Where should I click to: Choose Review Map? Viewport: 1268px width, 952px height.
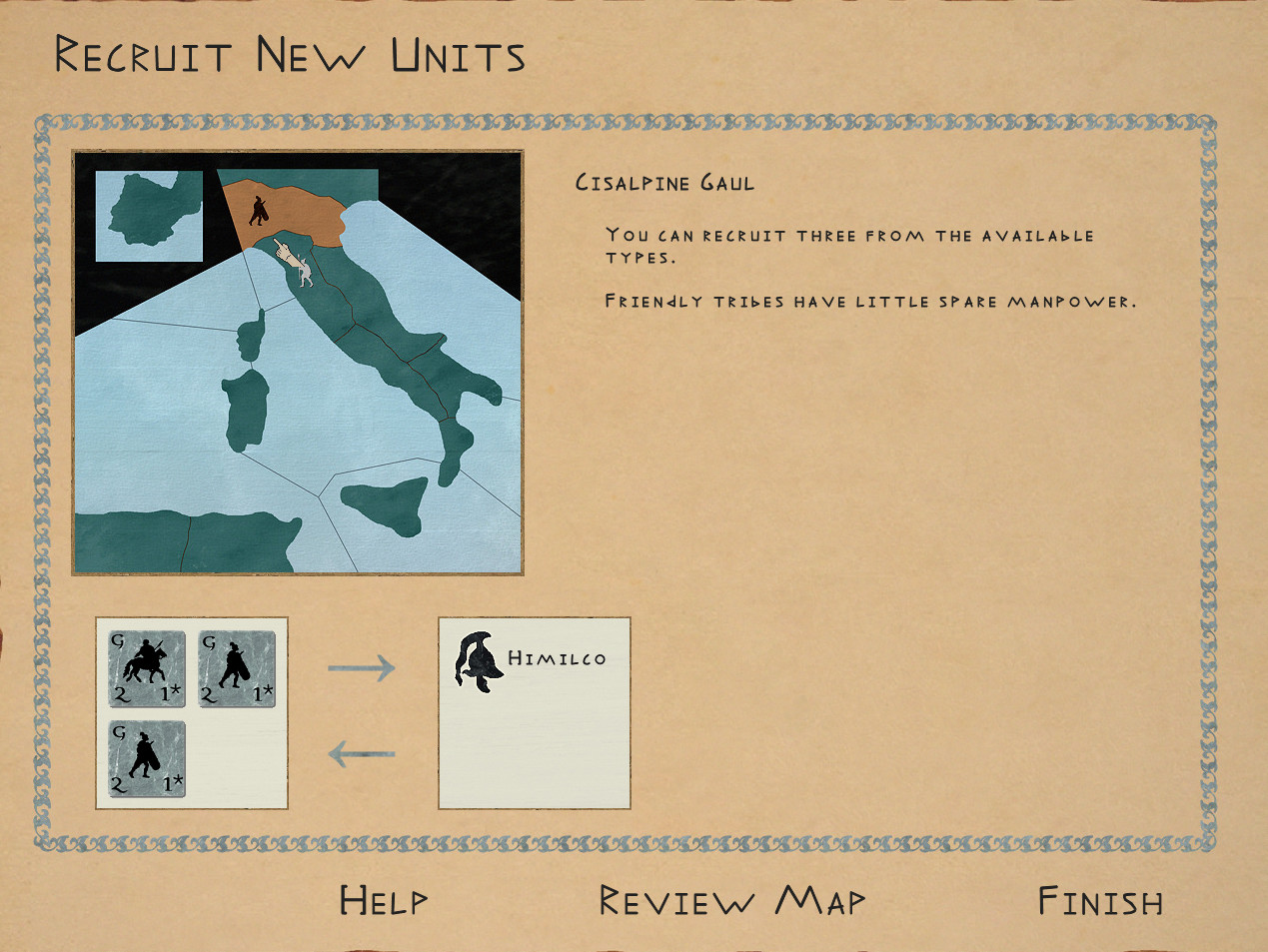[x=731, y=901]
